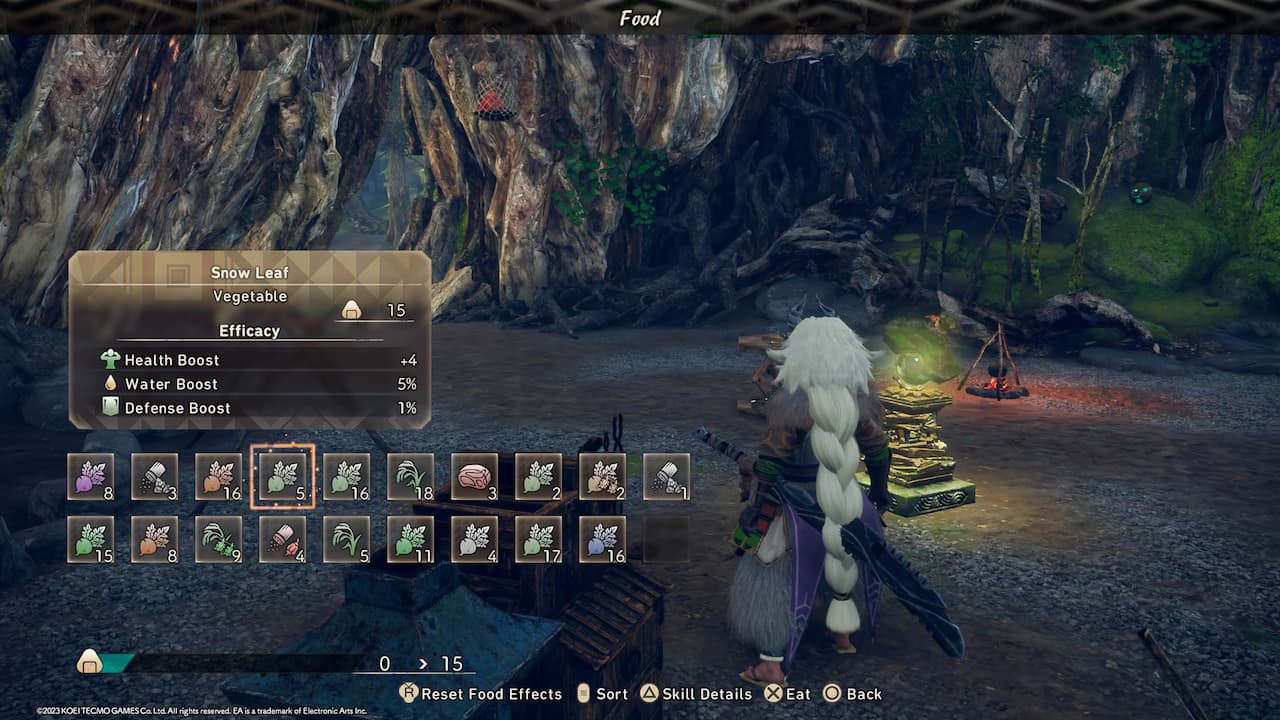Select the red seasoning shaker slot
The height and width of the screenshot is (720, 1280).
click(x=283, y=539)
